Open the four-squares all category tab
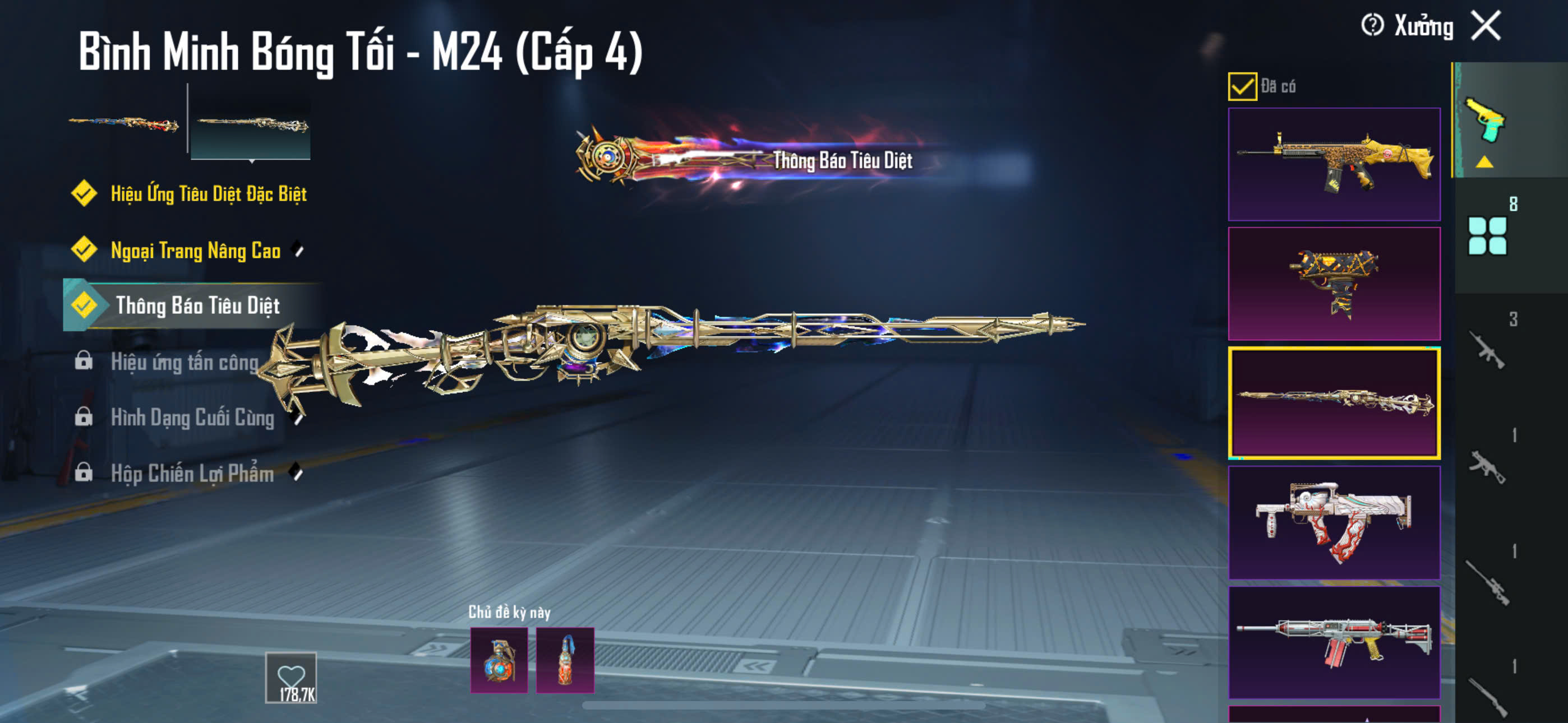This screenshot has width=1568, height=723. [x=1487, y=235]
